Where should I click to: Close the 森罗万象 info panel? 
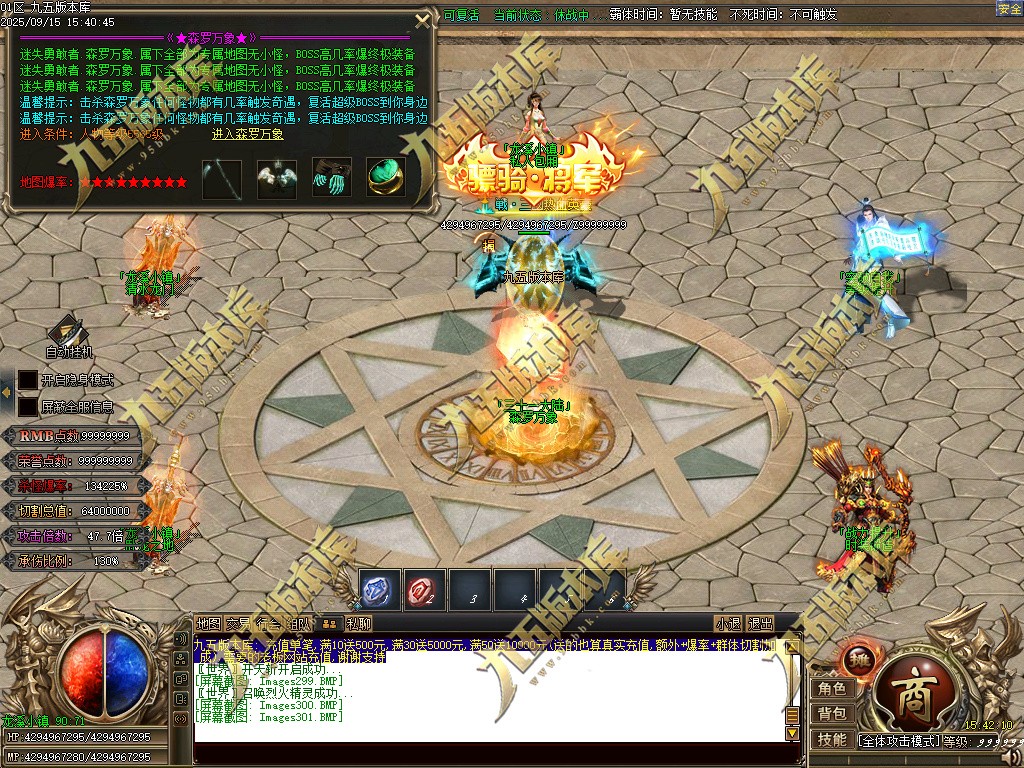tap(424, 19)
